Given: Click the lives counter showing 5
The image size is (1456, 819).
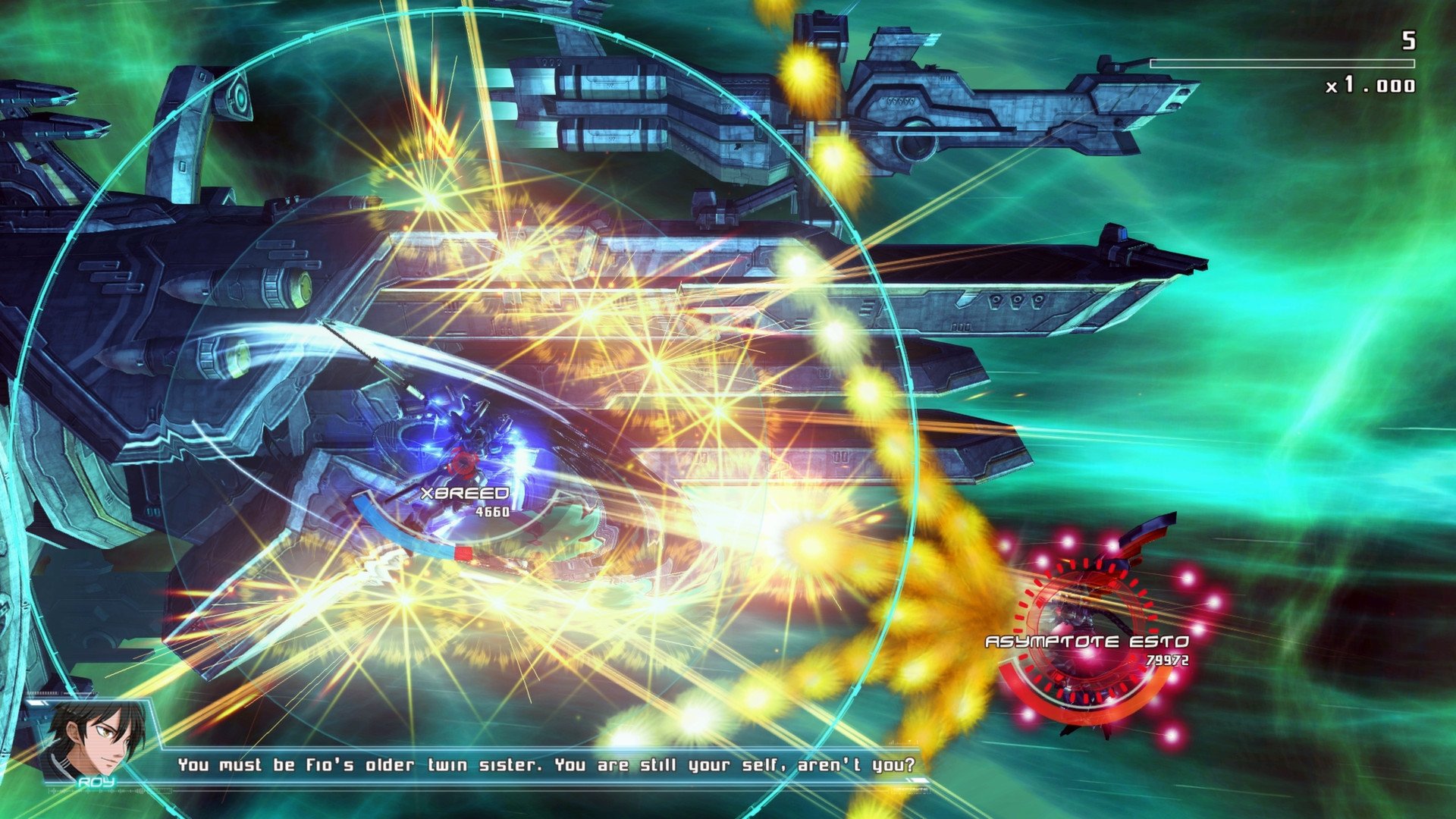Looking at the screenshot, I should pyautogui.click(x=1409, y=42).
